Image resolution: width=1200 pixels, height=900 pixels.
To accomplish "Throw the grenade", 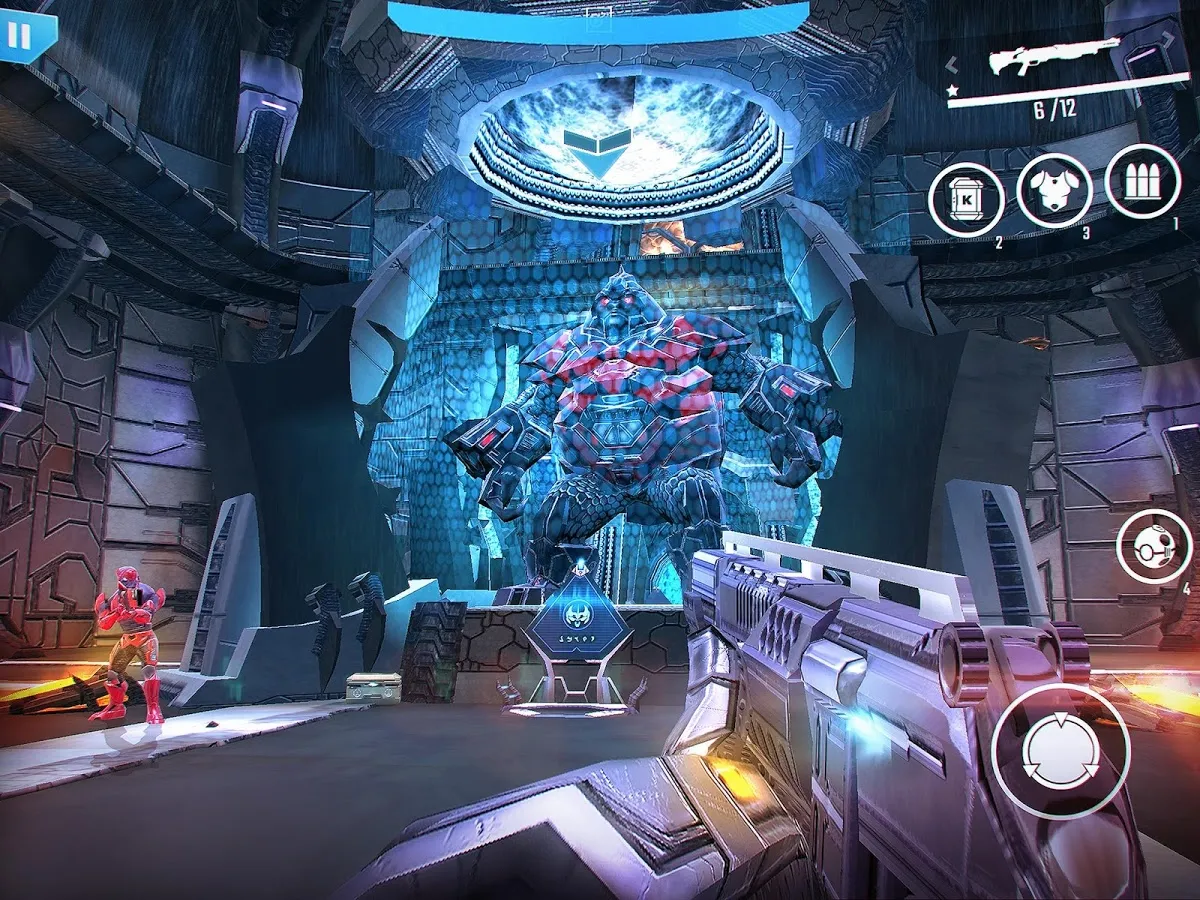I will [1153, 546].
